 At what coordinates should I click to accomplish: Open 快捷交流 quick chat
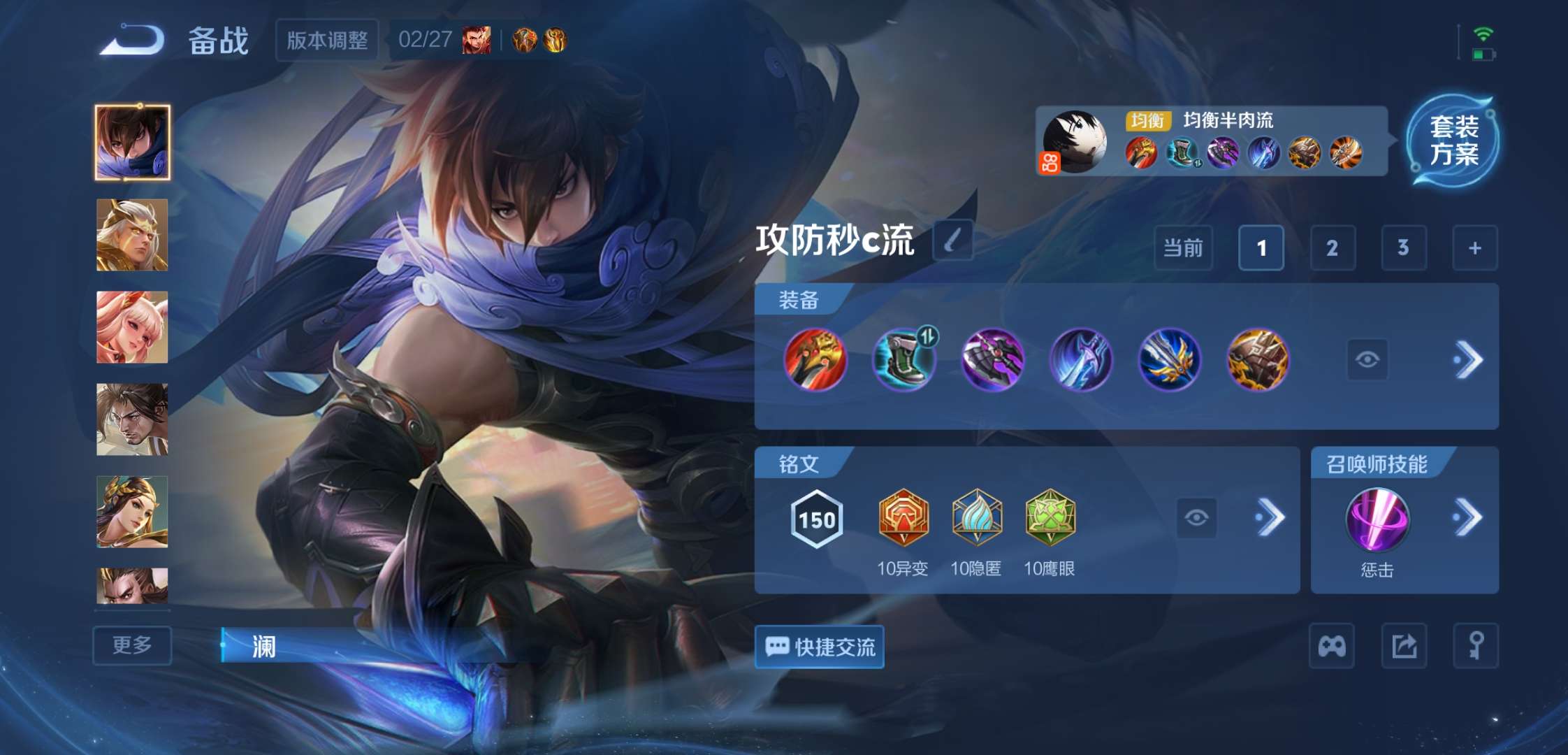click(x=819, y=647)
